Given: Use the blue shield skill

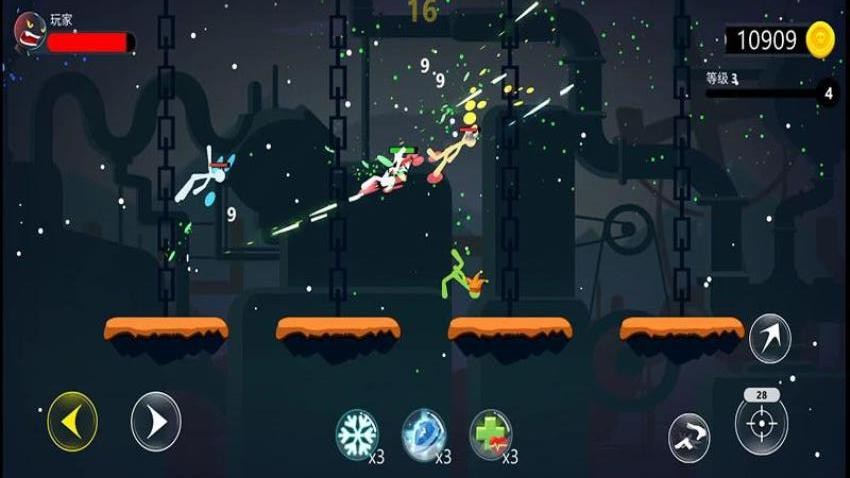Looking at the screenshot, I should 423,434.
